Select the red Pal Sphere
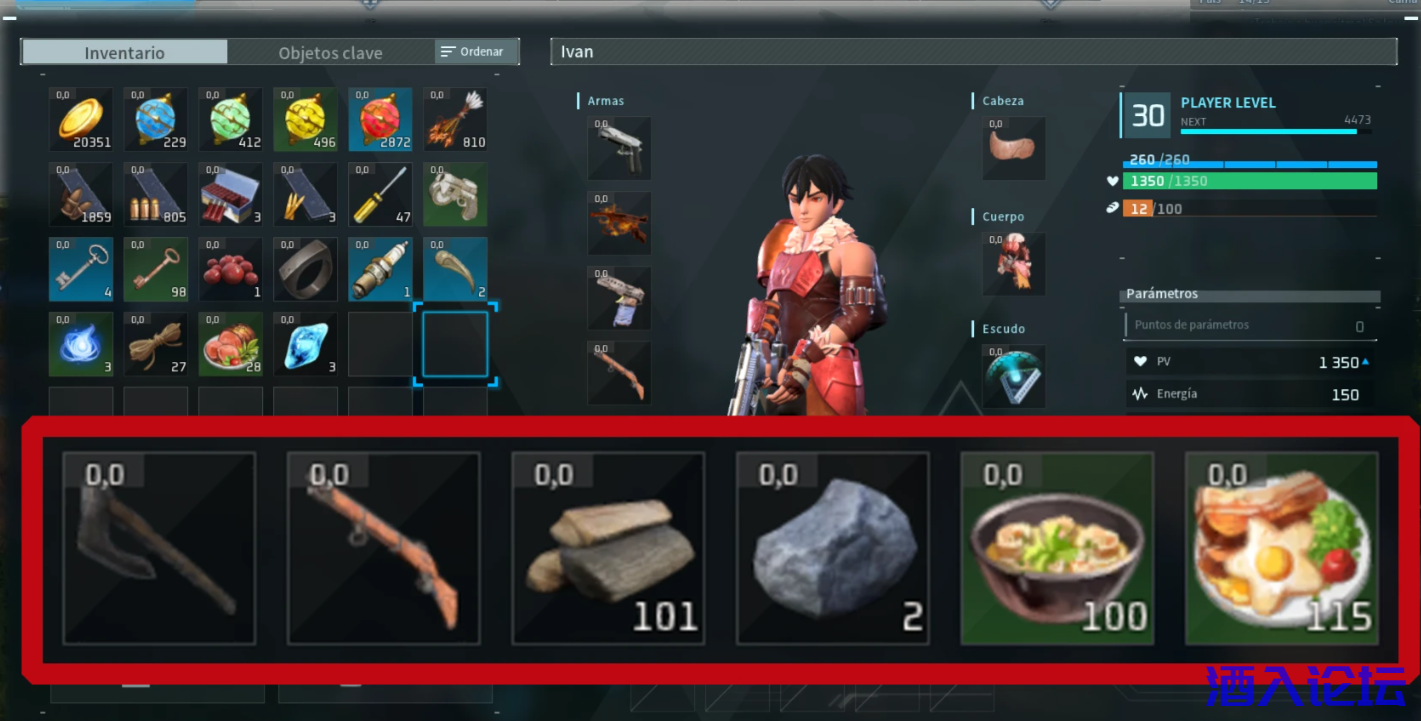The image size is (1421, 721). (380, 119)
